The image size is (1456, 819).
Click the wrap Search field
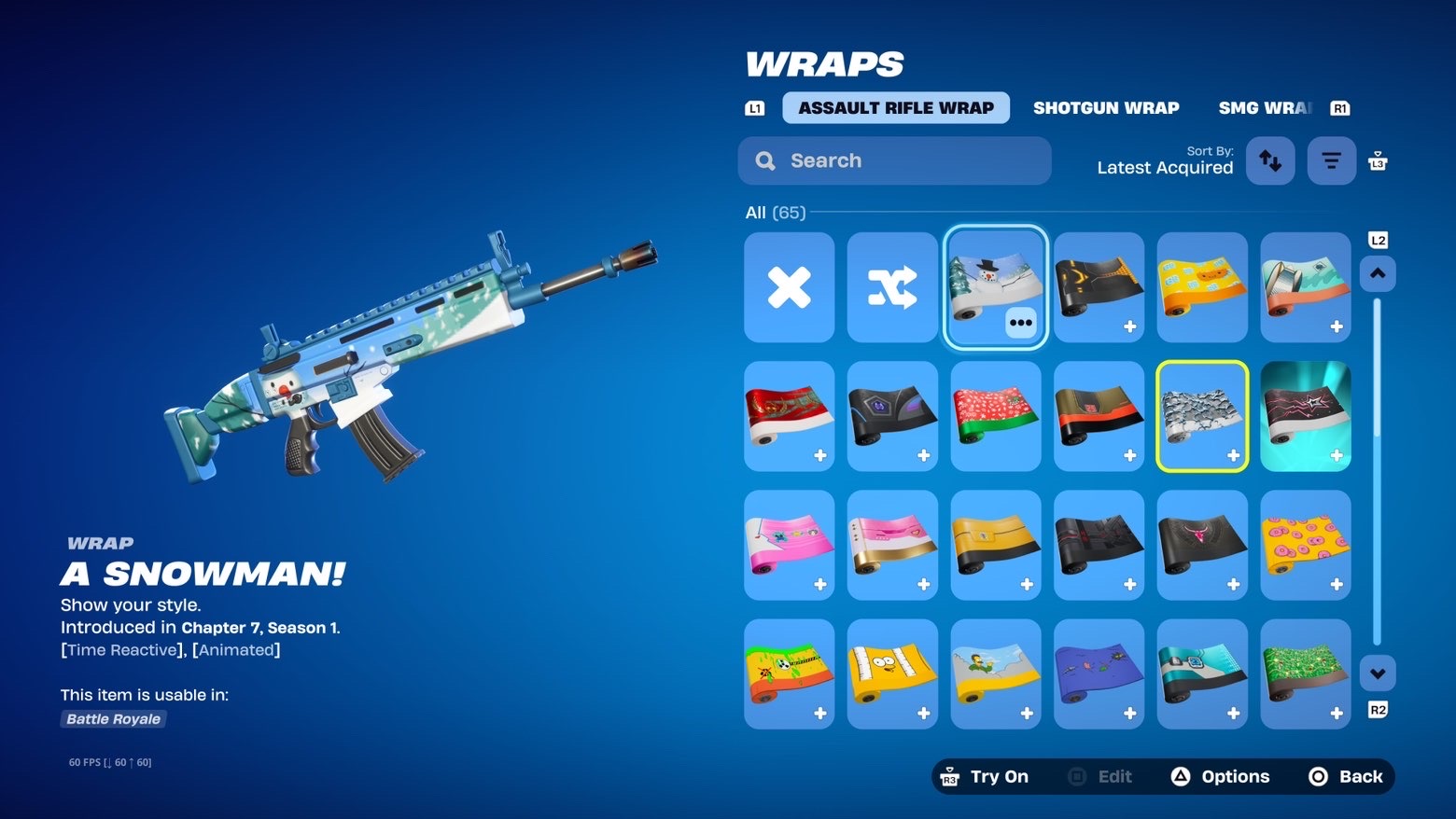coord(894,160)
